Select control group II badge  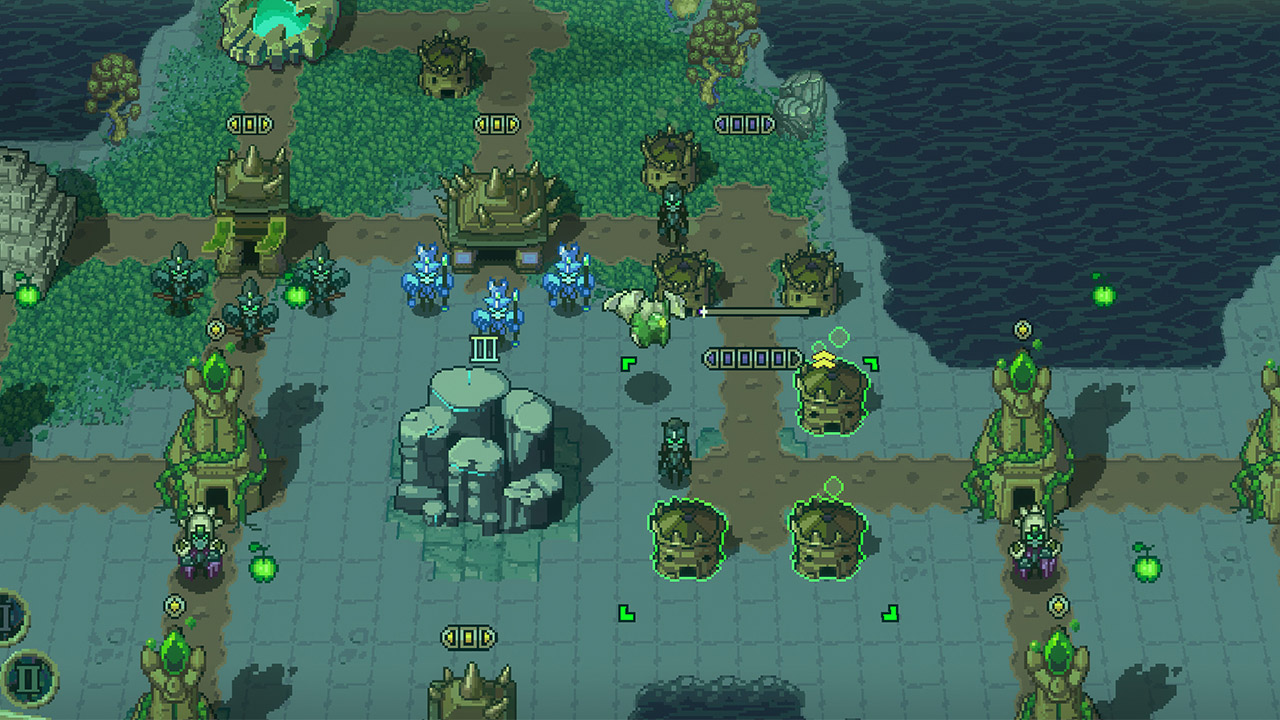click(x=28, y=678)
